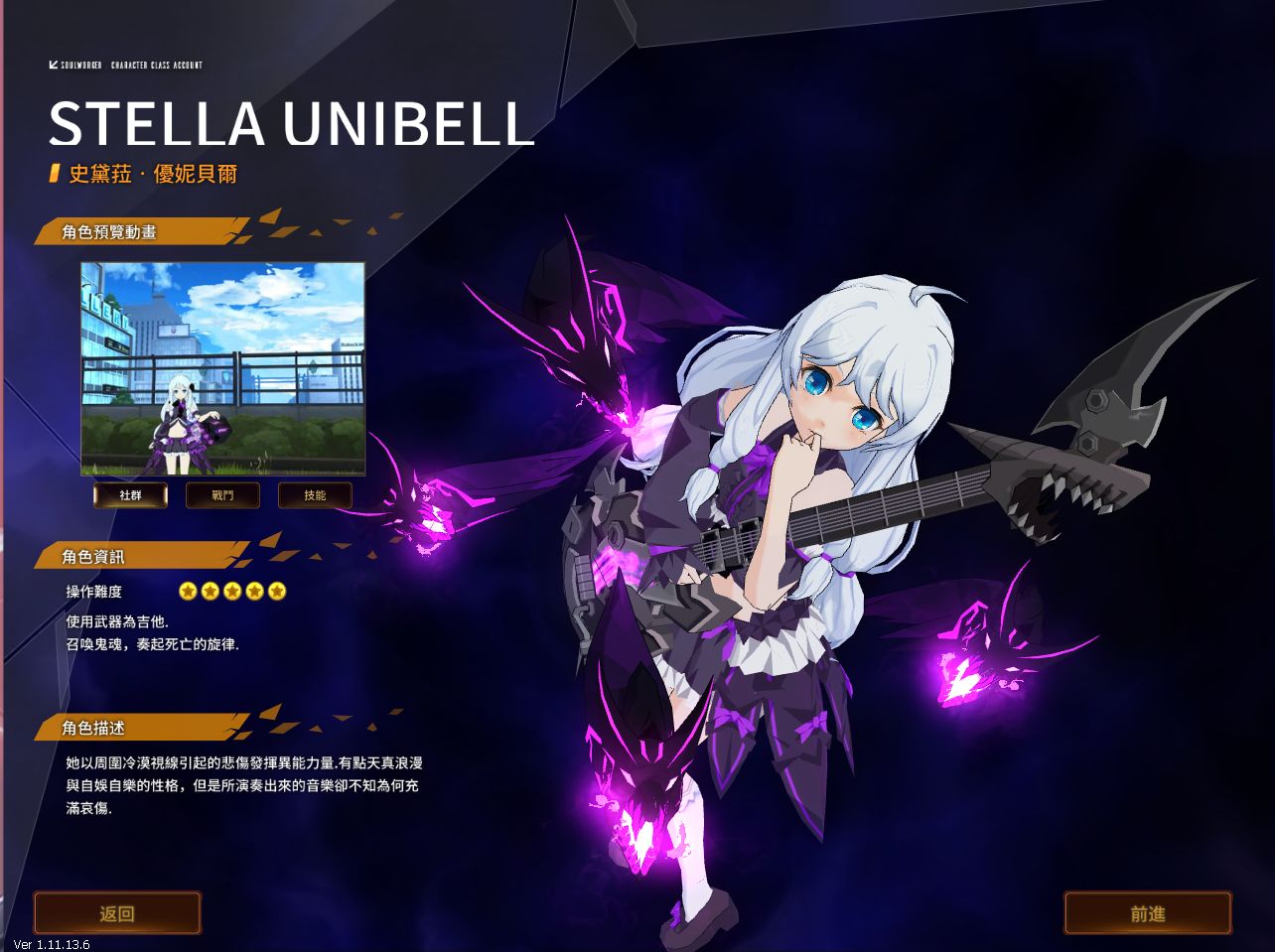Click the 返回 back button
1275x952 pixels.
coord(116,912)
